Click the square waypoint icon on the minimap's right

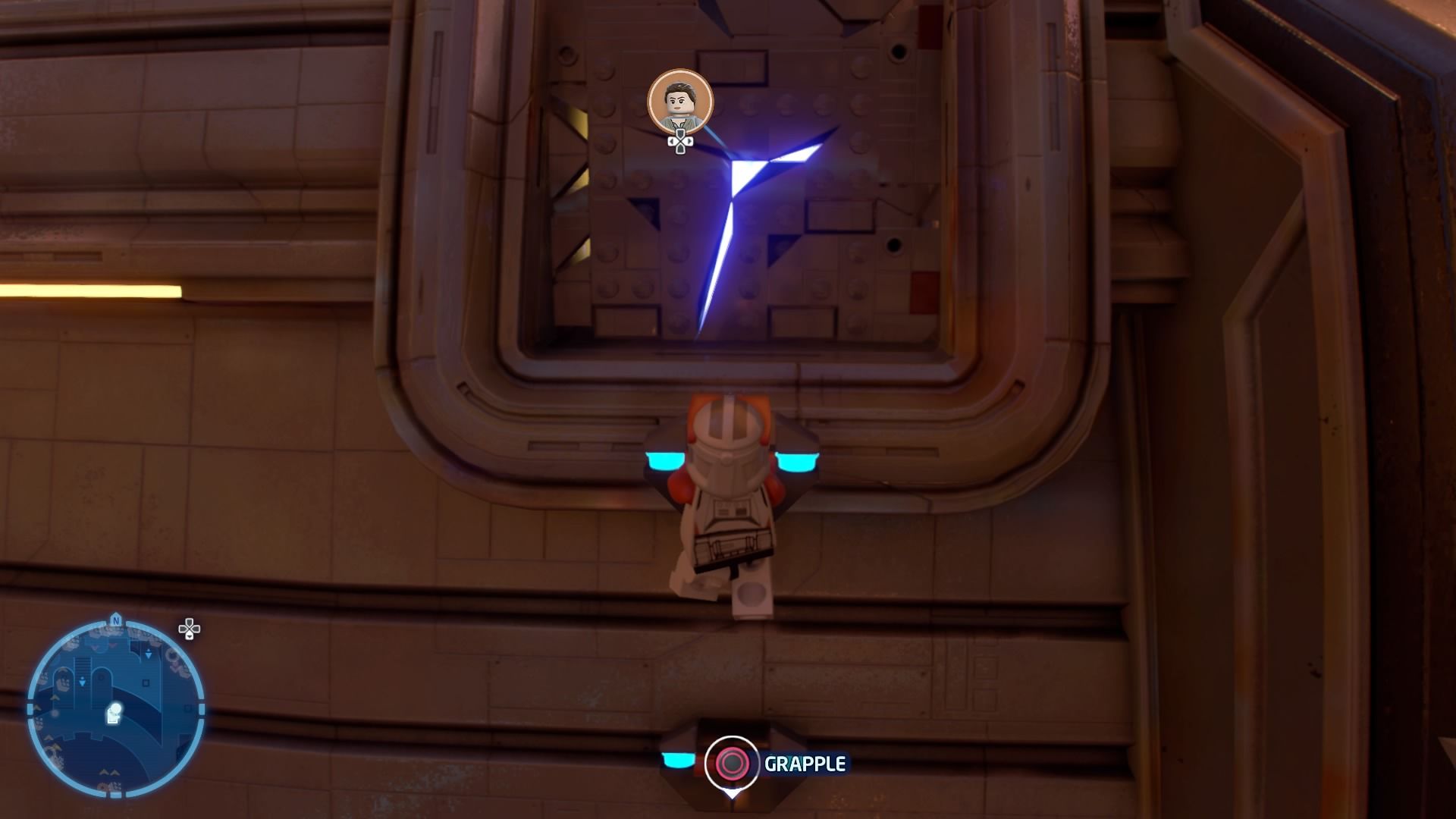[x=146, y=682]
